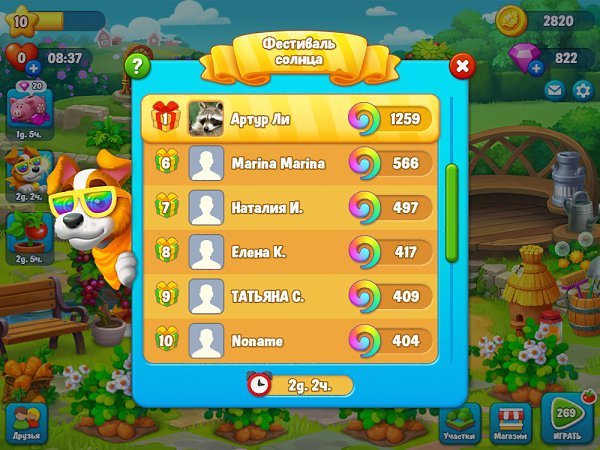Open the Участки plots menu
Screen dimensions: 600x450
(x=460, y=424)
